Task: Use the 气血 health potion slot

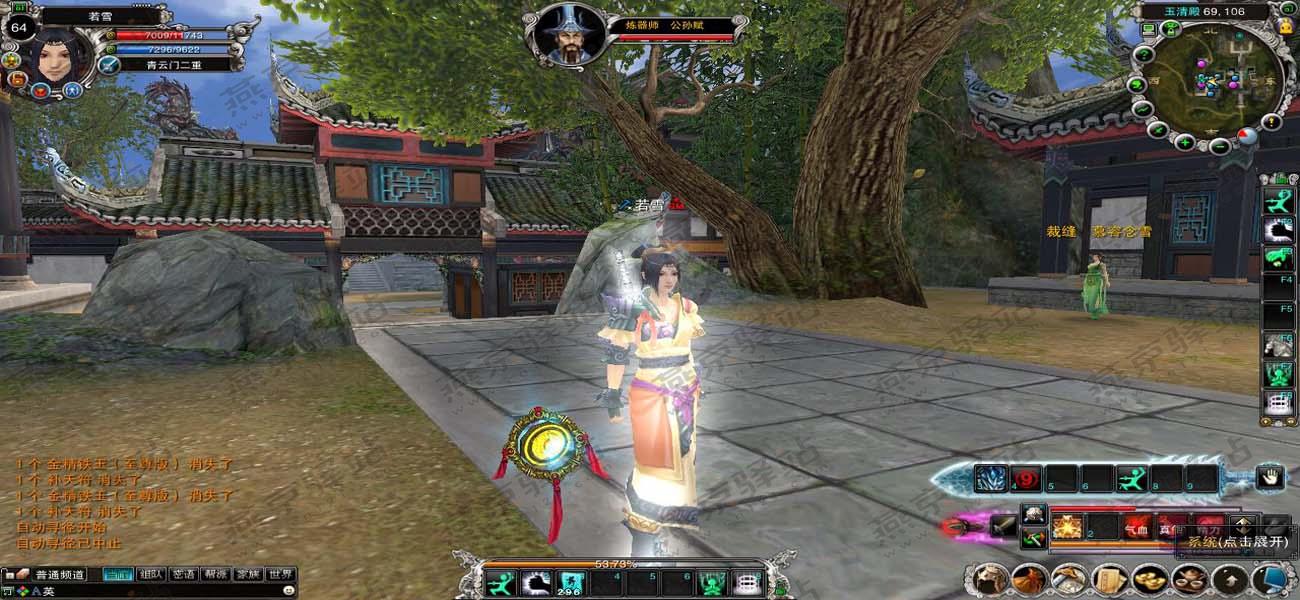Action: point(1136,526)
